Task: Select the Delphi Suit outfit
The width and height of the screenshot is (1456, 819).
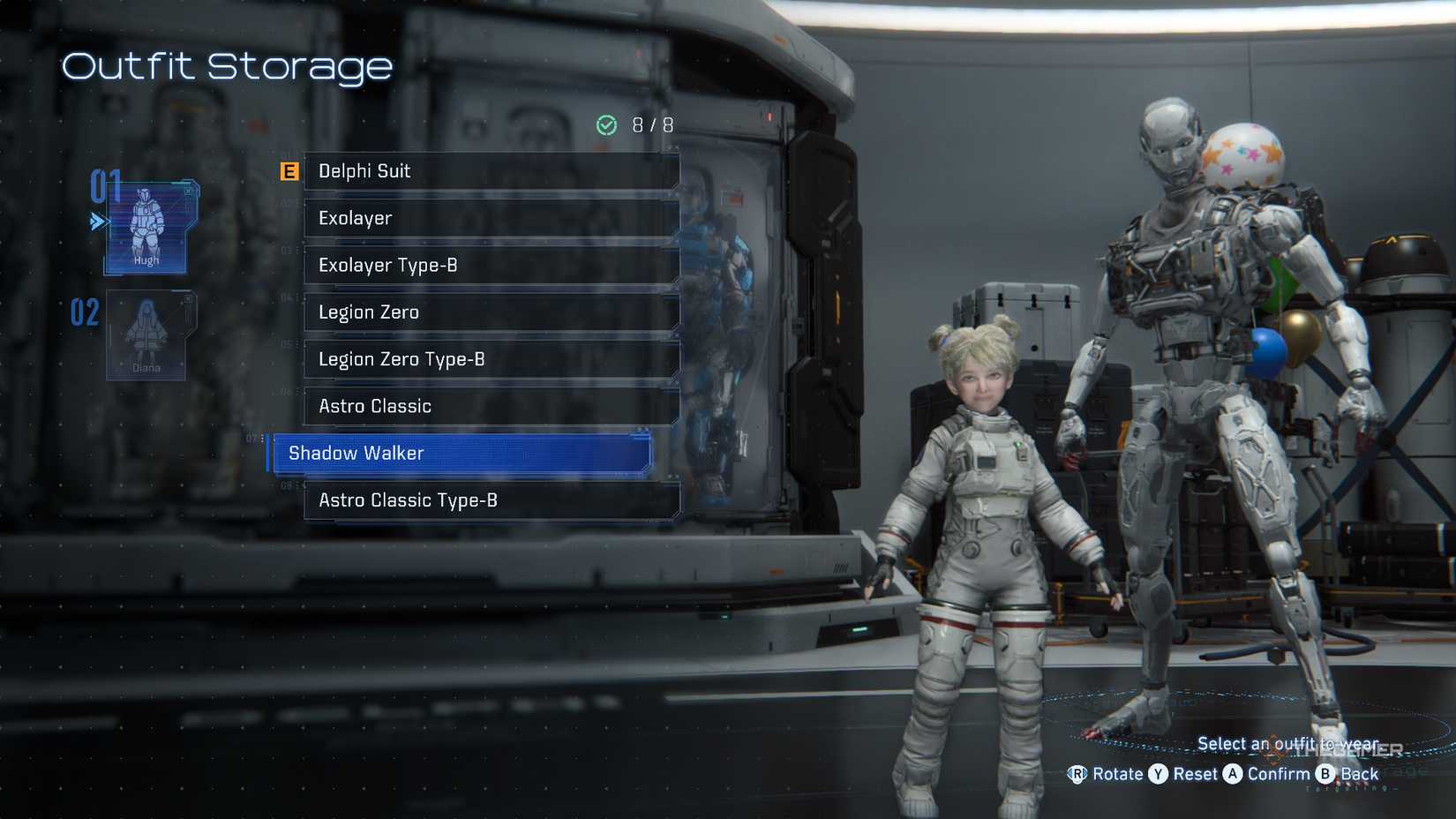Action: 491,171
